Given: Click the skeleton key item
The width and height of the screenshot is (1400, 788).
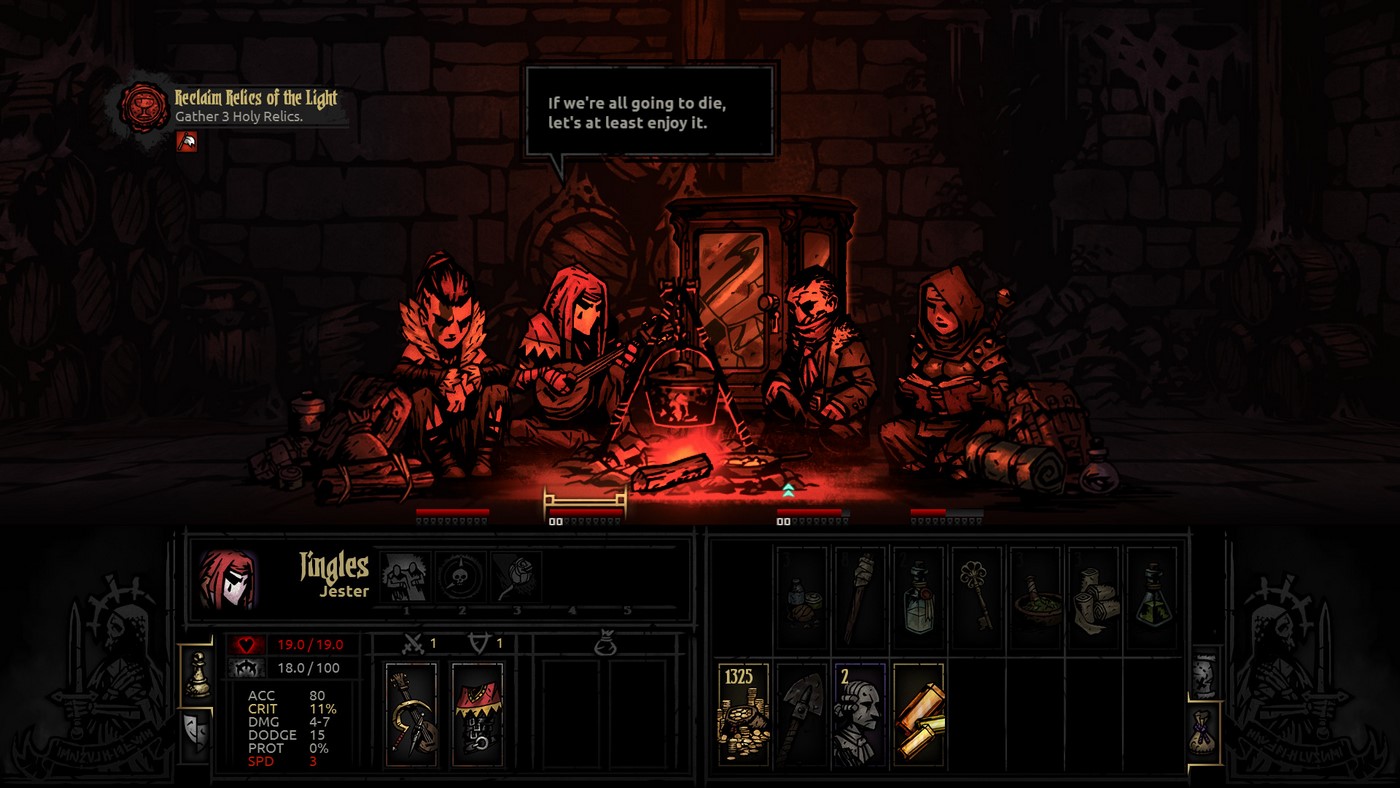Looking at the screenshot, I should click(x=977, y=593).
